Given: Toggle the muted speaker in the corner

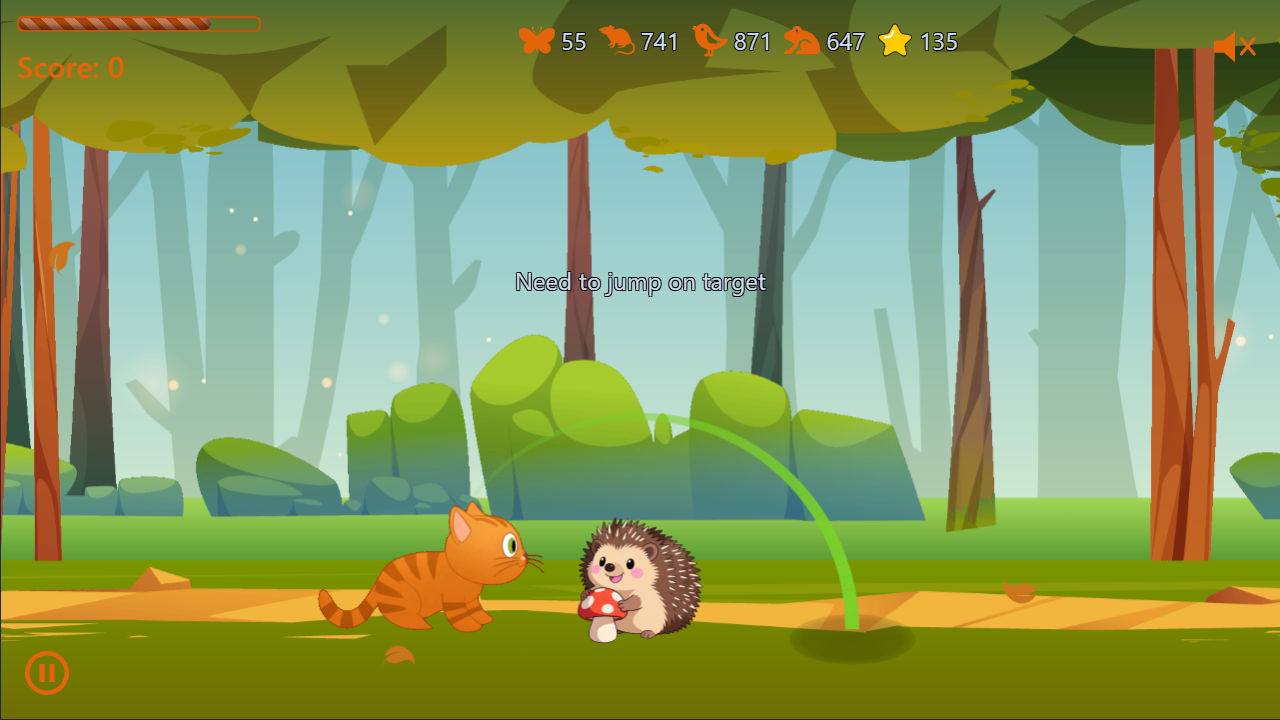Looking at the screenshot, I should click(x=1233, y=44).
